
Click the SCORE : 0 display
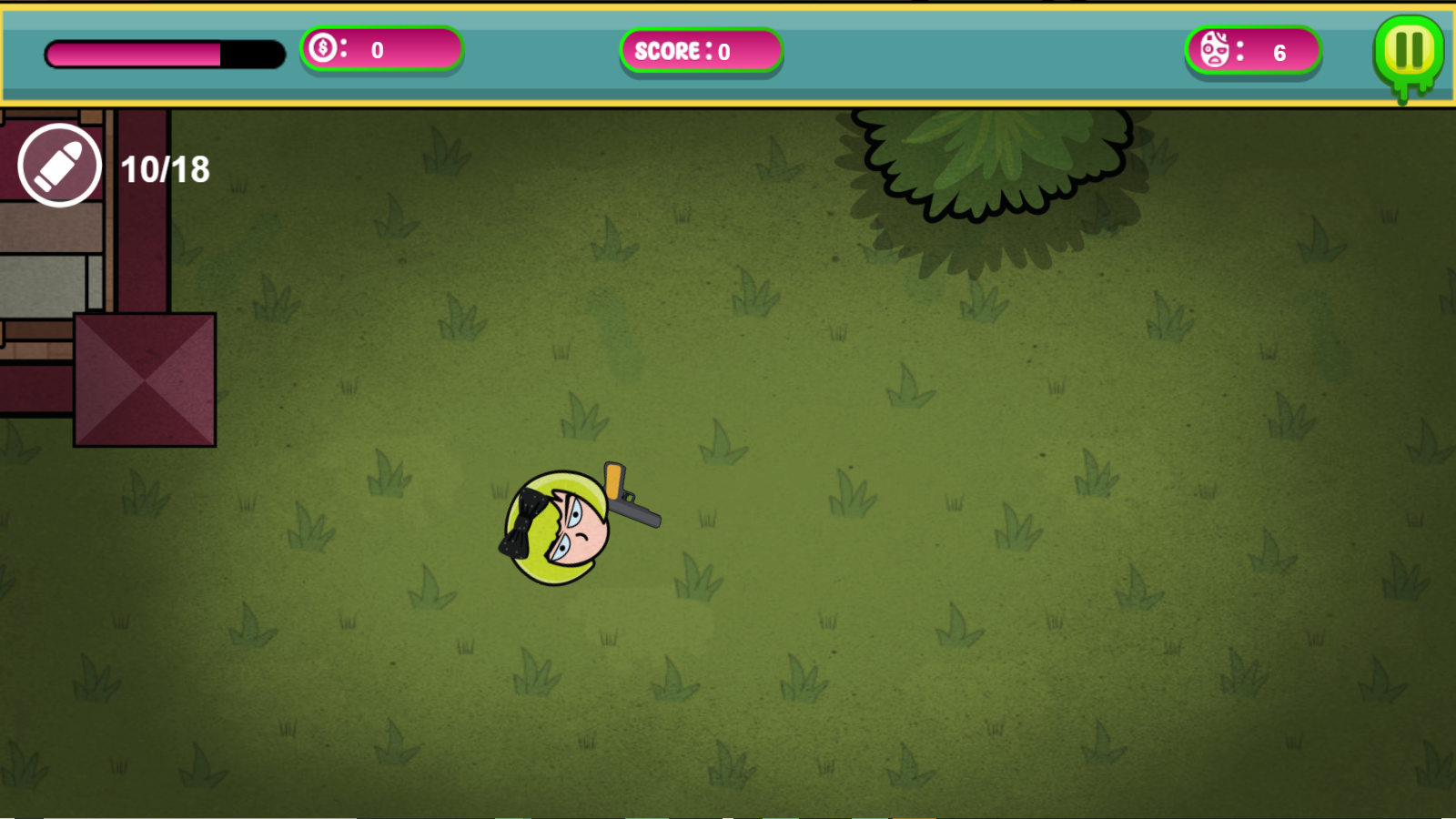(x=701, y=52)
